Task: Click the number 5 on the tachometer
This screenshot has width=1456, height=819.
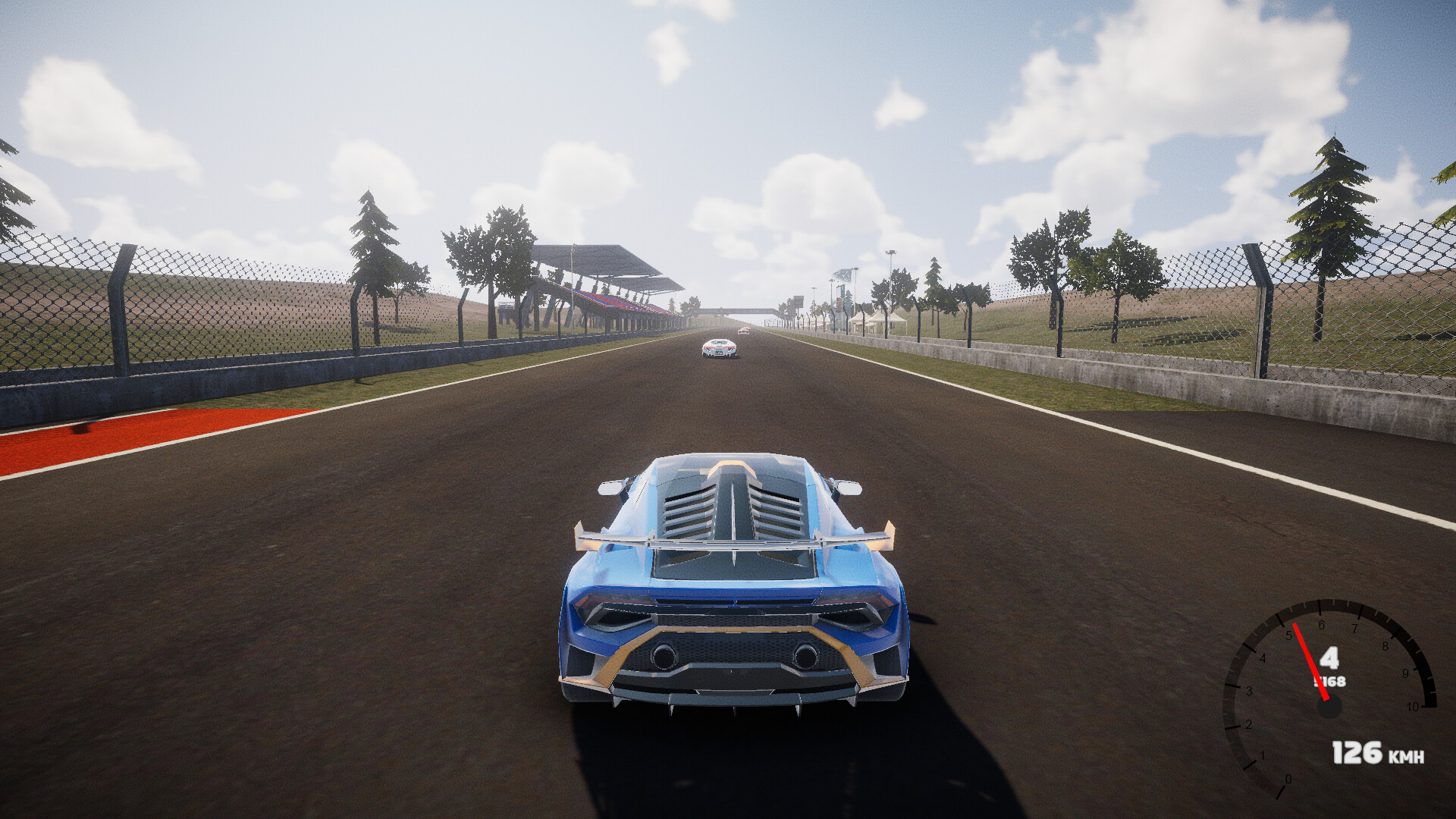Action: [x=1290, y=635]
